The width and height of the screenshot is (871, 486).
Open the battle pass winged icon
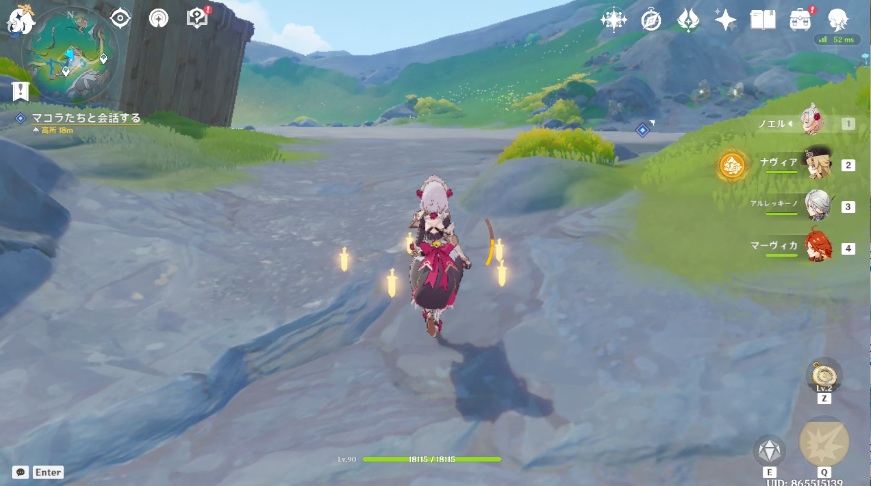688,20
